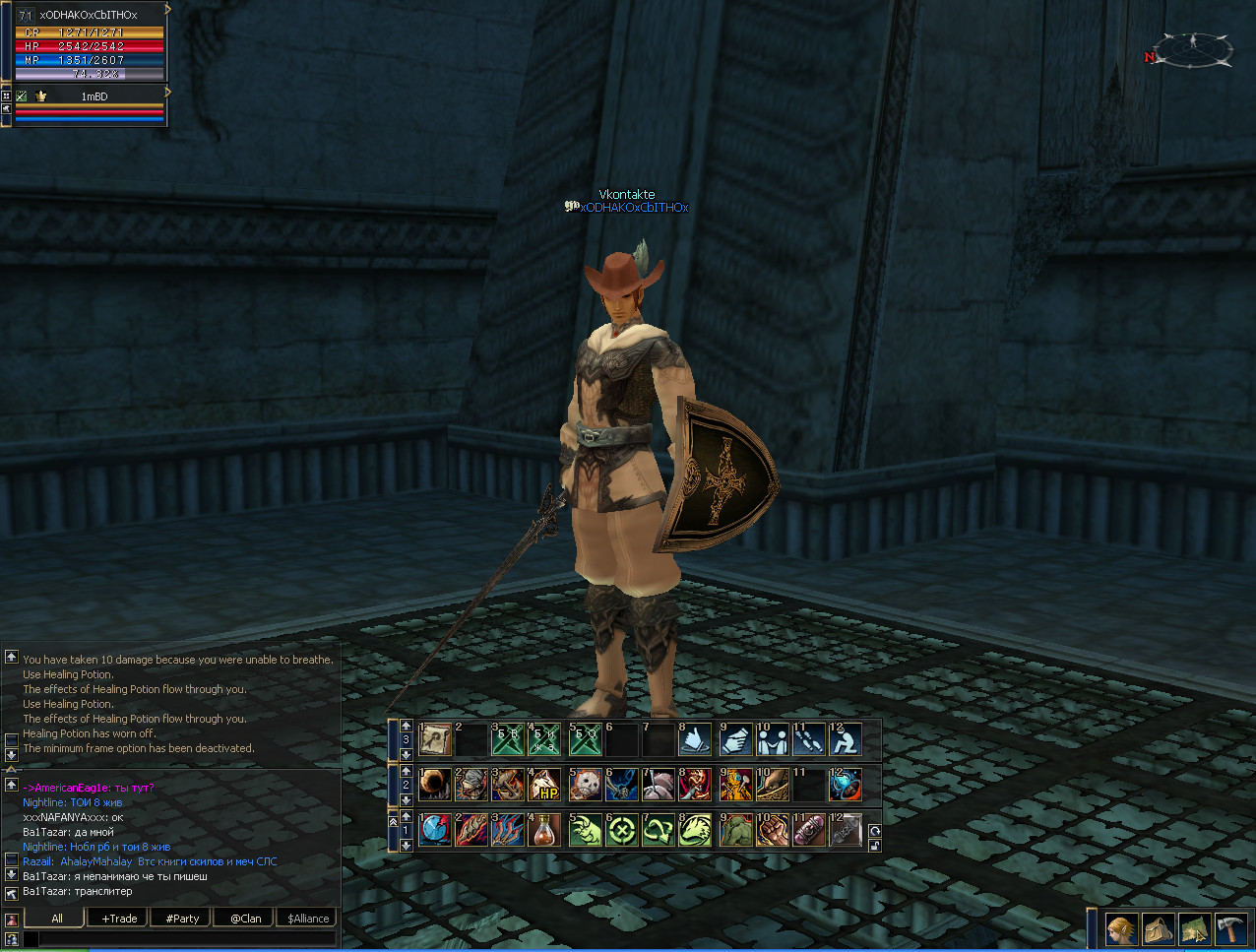The width and height of the screenshot is (1256, 952).
Task: Click the chat message input field
Action: [x=187, y=939]
